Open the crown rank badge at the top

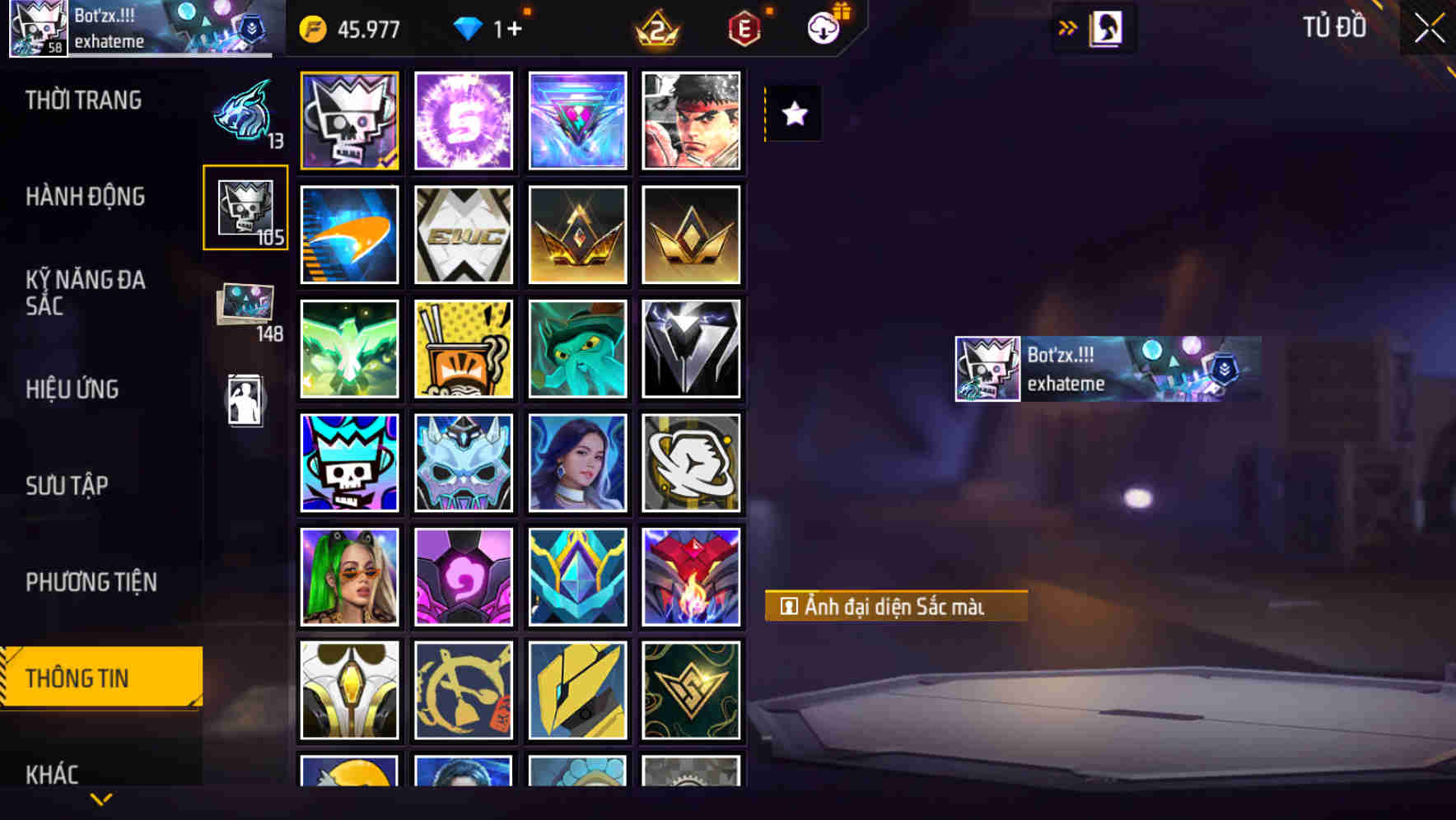[659, 29]
